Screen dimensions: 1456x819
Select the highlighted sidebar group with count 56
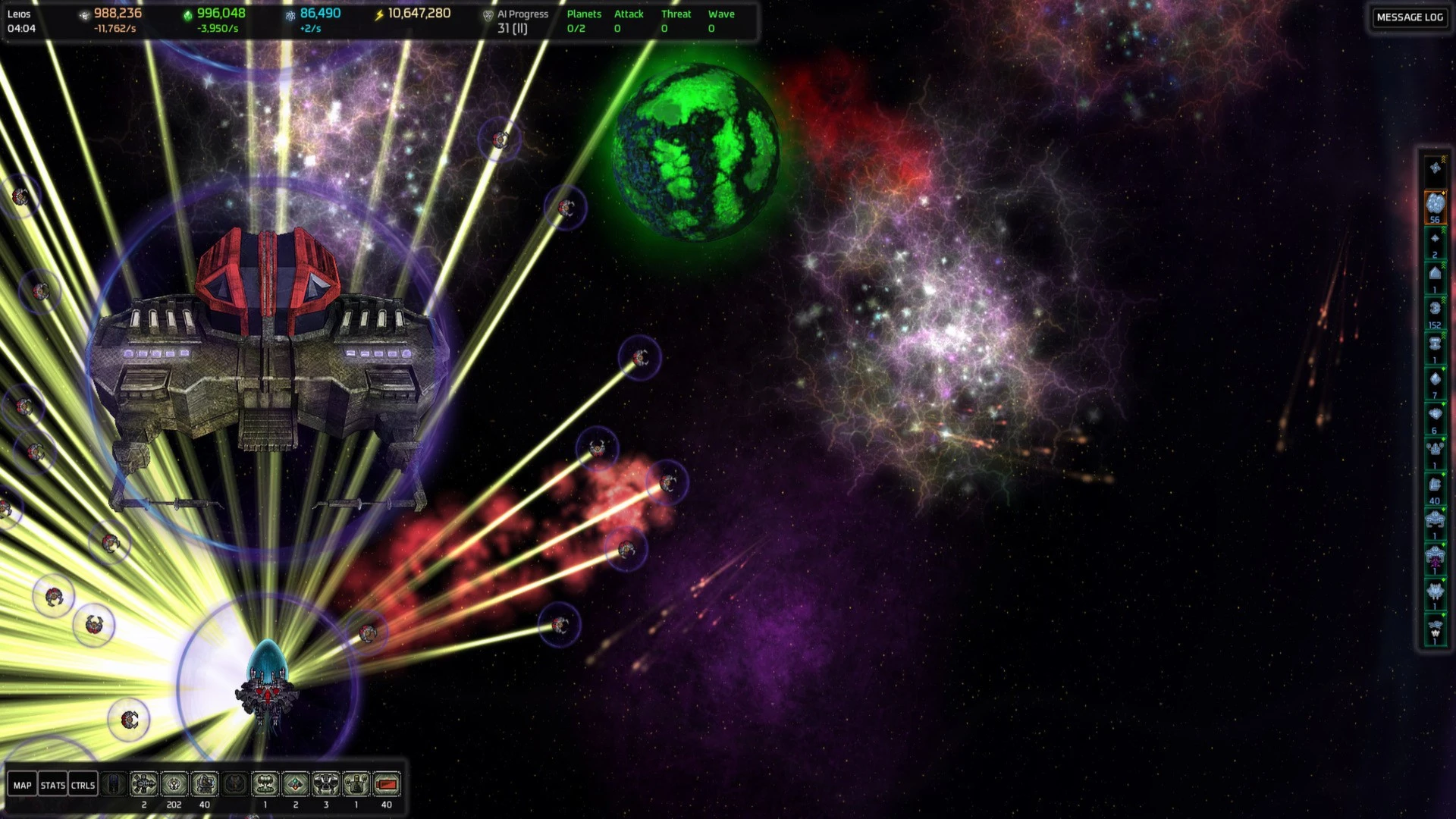click(1435, 205)
